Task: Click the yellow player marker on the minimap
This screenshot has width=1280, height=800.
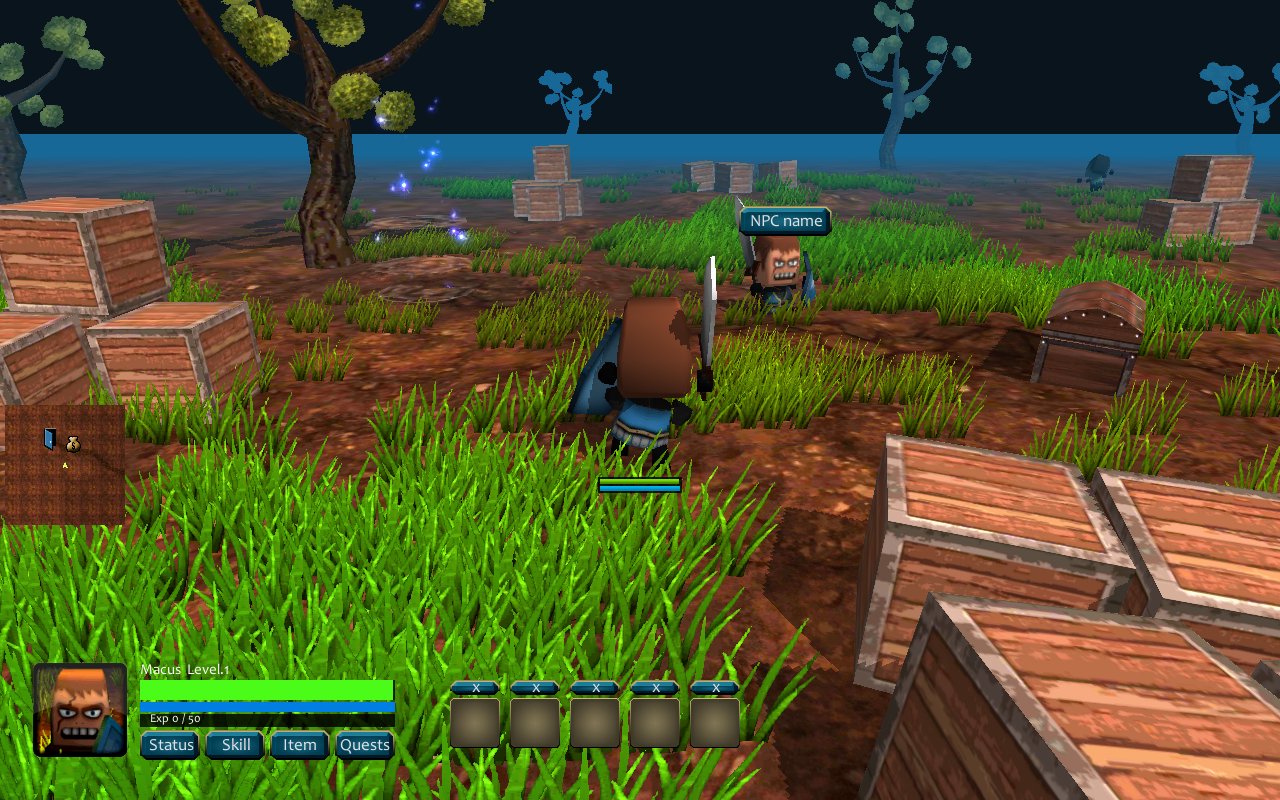Action: point(65,465)
